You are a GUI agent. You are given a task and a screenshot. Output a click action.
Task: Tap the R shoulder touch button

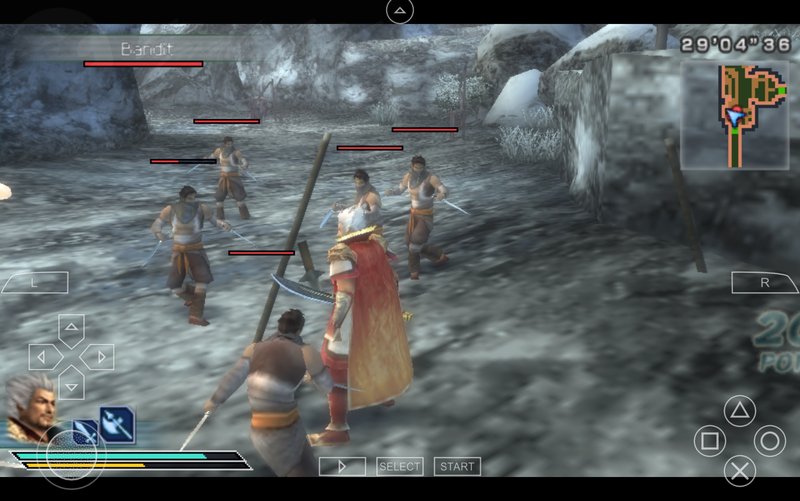(765, 282)
